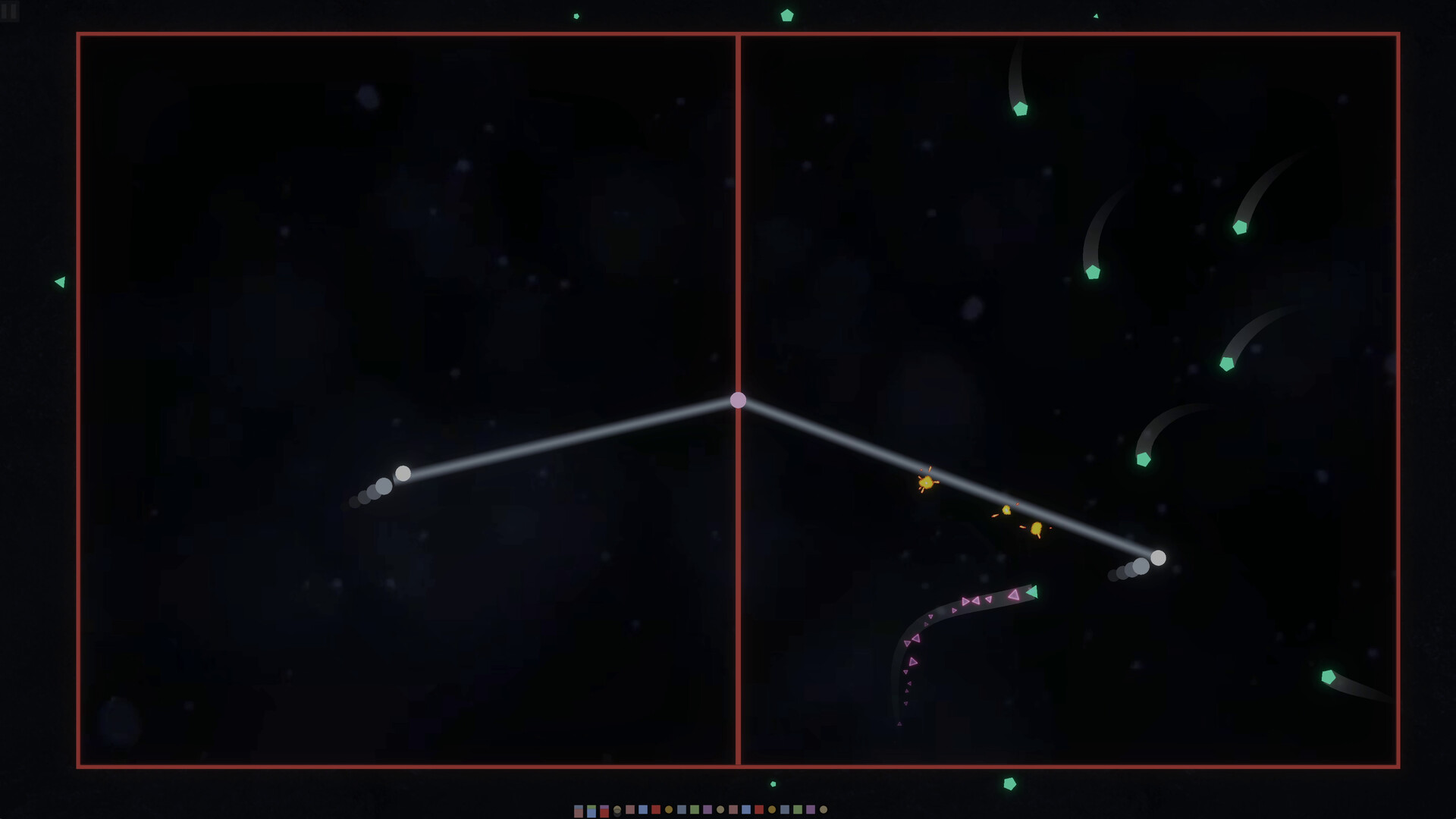
Task: Click the blue square swatch in the bottom row
Action: point(642,811)
